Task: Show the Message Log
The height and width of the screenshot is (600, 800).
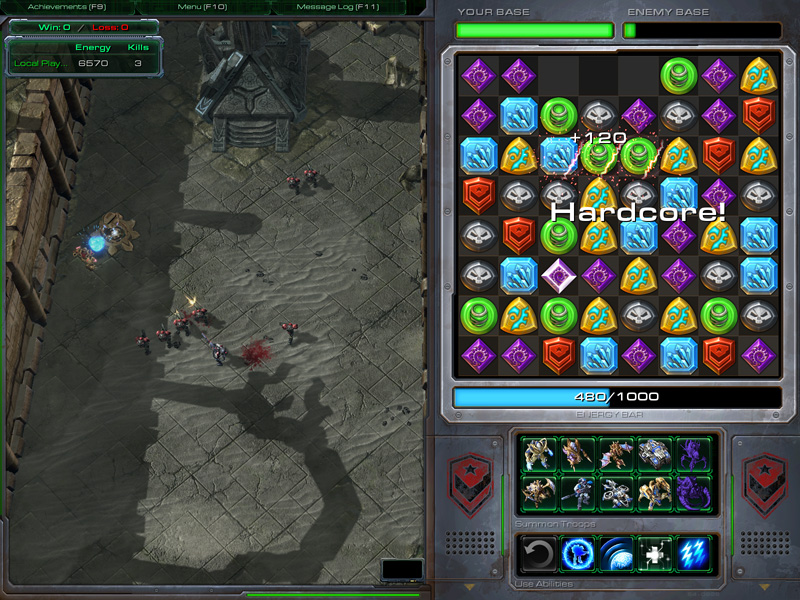Action: click(341, 7)
